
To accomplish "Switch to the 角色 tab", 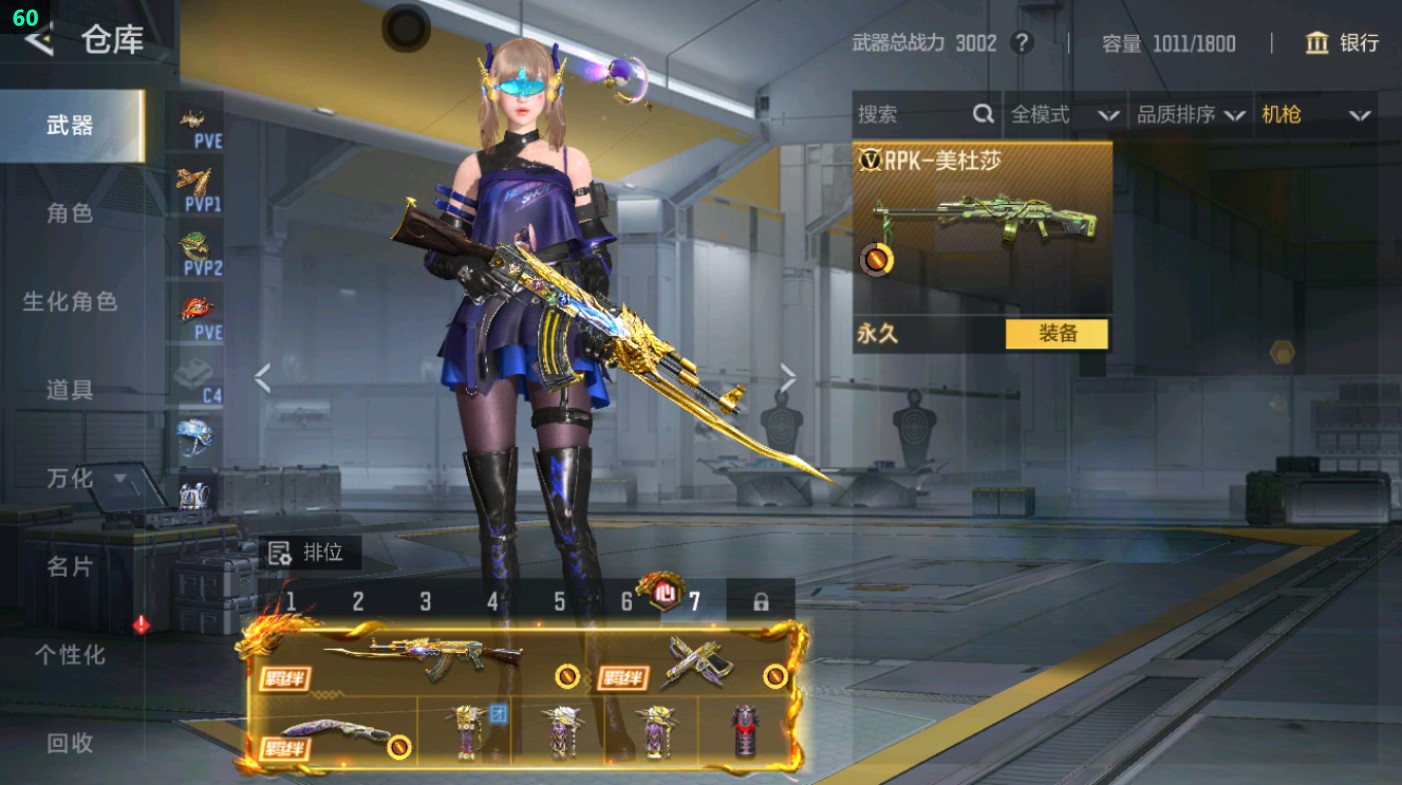I will 70,213.
